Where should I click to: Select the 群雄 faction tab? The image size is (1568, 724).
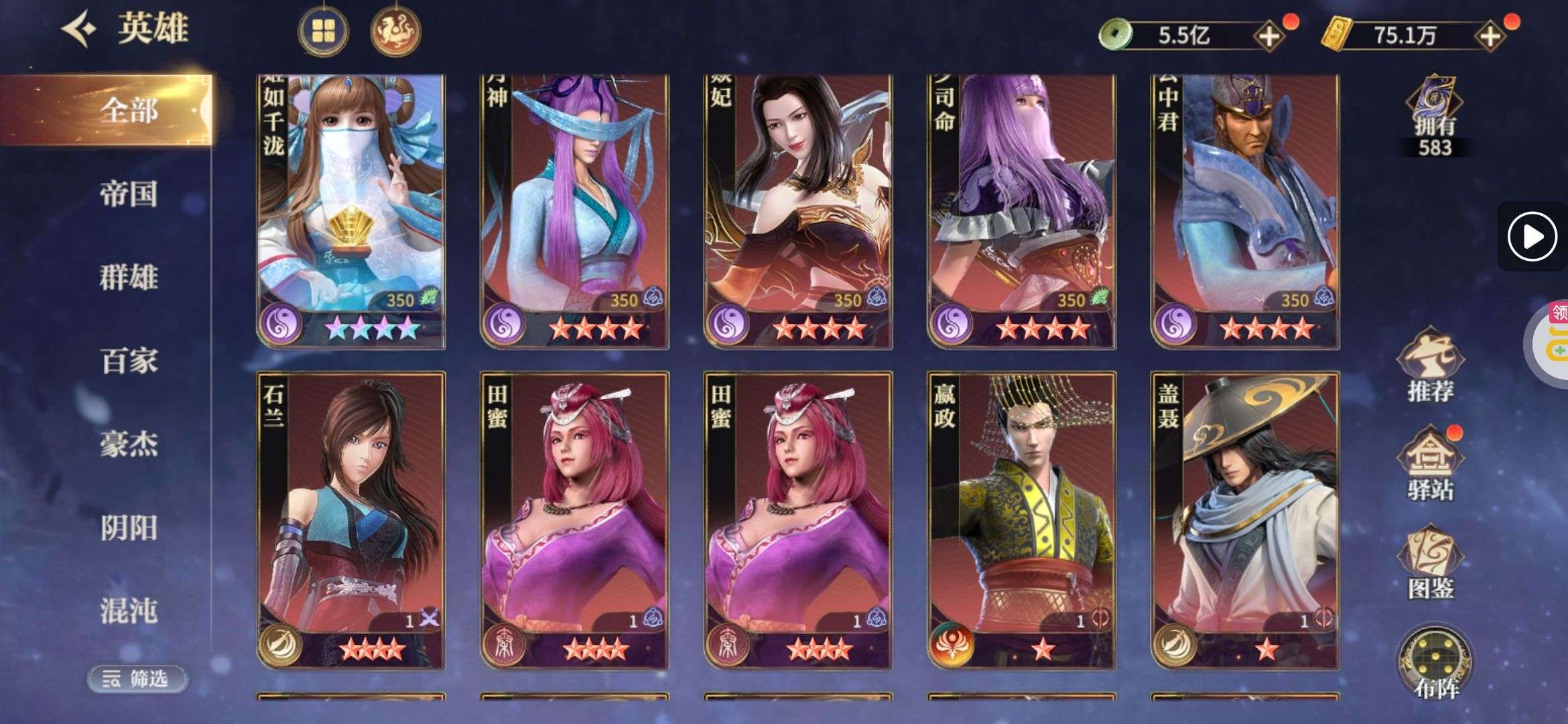click(x=129, y=277)
